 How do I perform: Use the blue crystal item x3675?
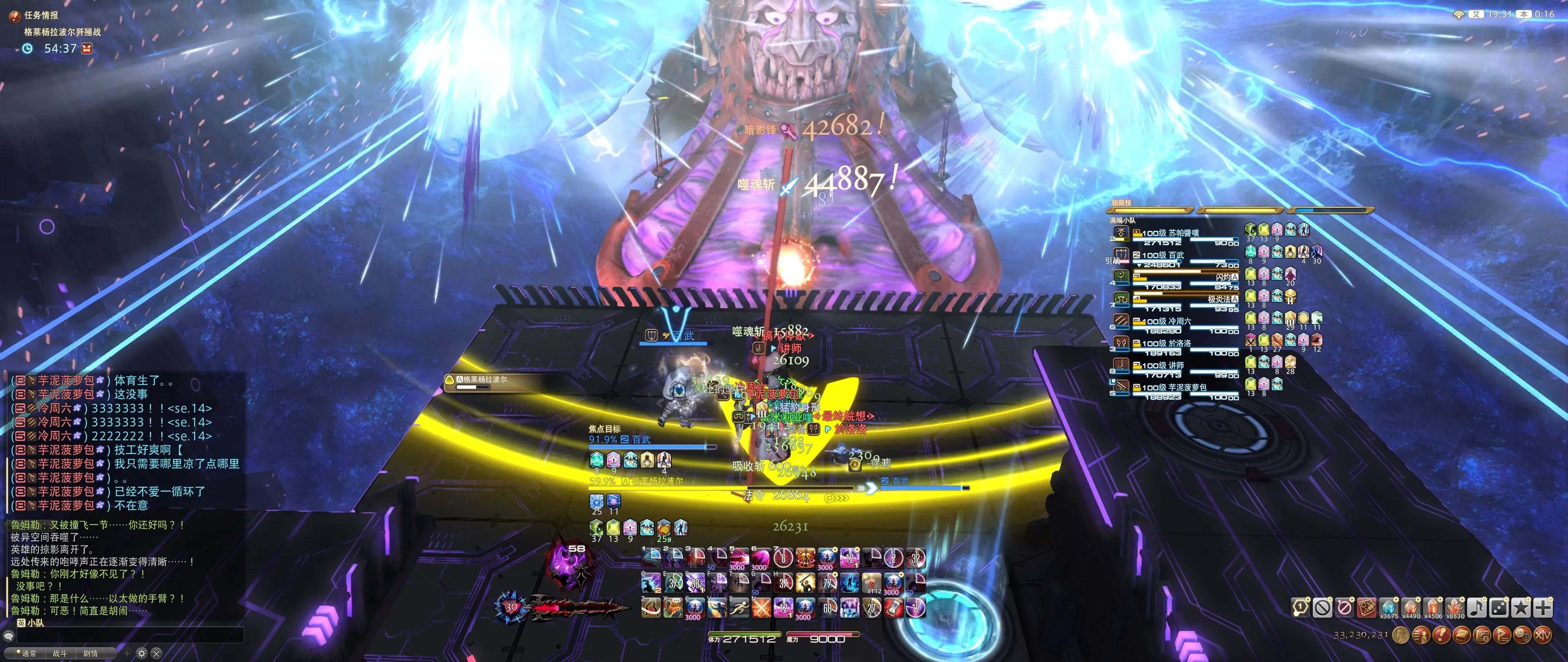coord(1388,607)
